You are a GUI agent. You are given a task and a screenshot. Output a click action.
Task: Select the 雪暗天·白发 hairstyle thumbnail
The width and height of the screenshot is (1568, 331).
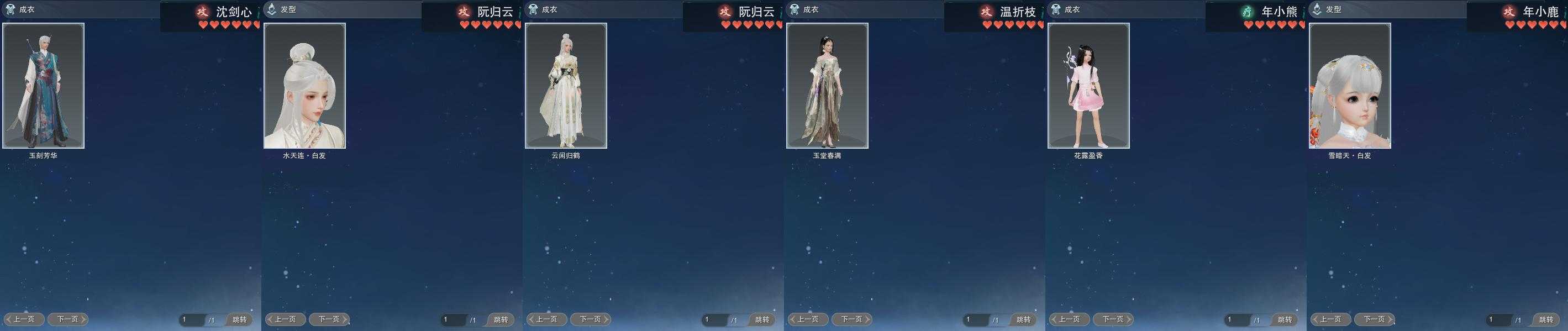(x=1349, y=86)
